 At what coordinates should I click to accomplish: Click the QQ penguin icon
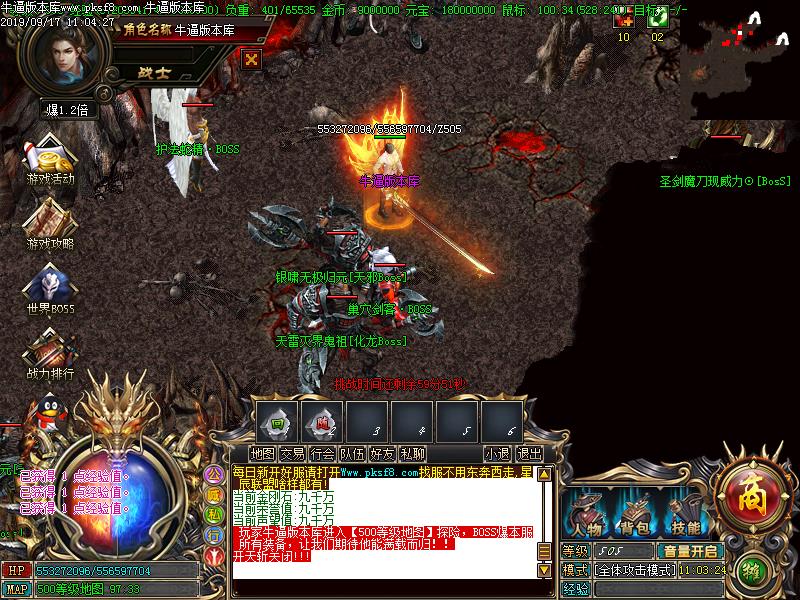pos(42,410)
